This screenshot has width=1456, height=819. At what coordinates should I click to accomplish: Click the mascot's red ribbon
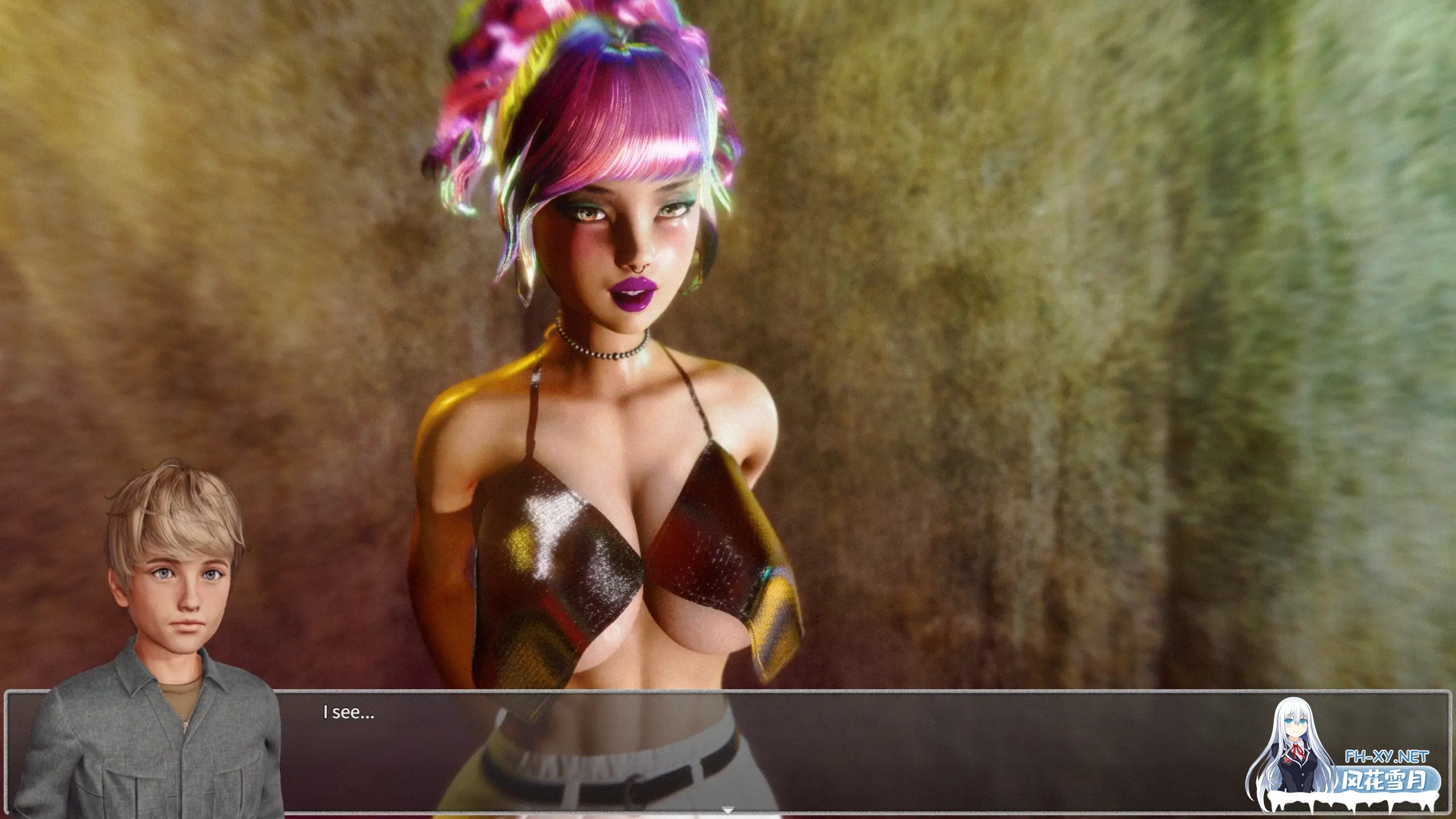point(1297,752)
